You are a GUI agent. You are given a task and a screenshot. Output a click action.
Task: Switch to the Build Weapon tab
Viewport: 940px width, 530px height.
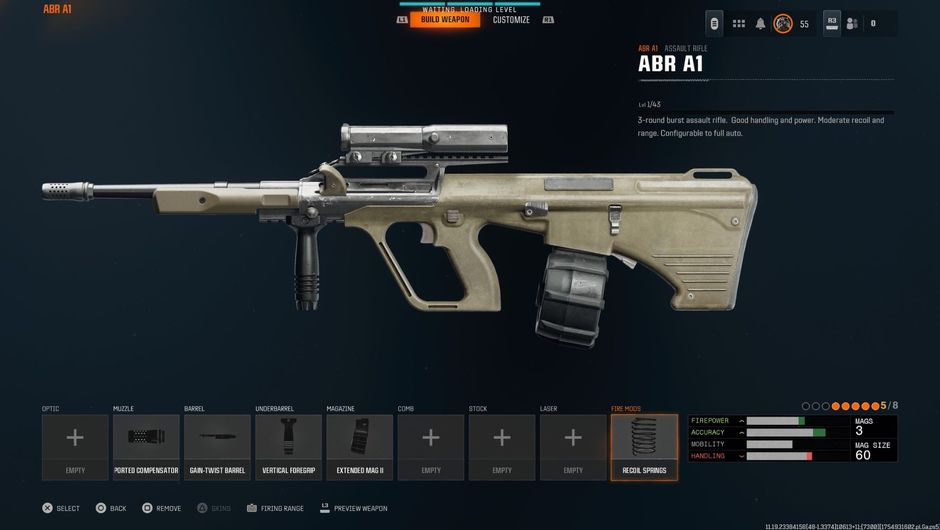click(x=444, y=20)
